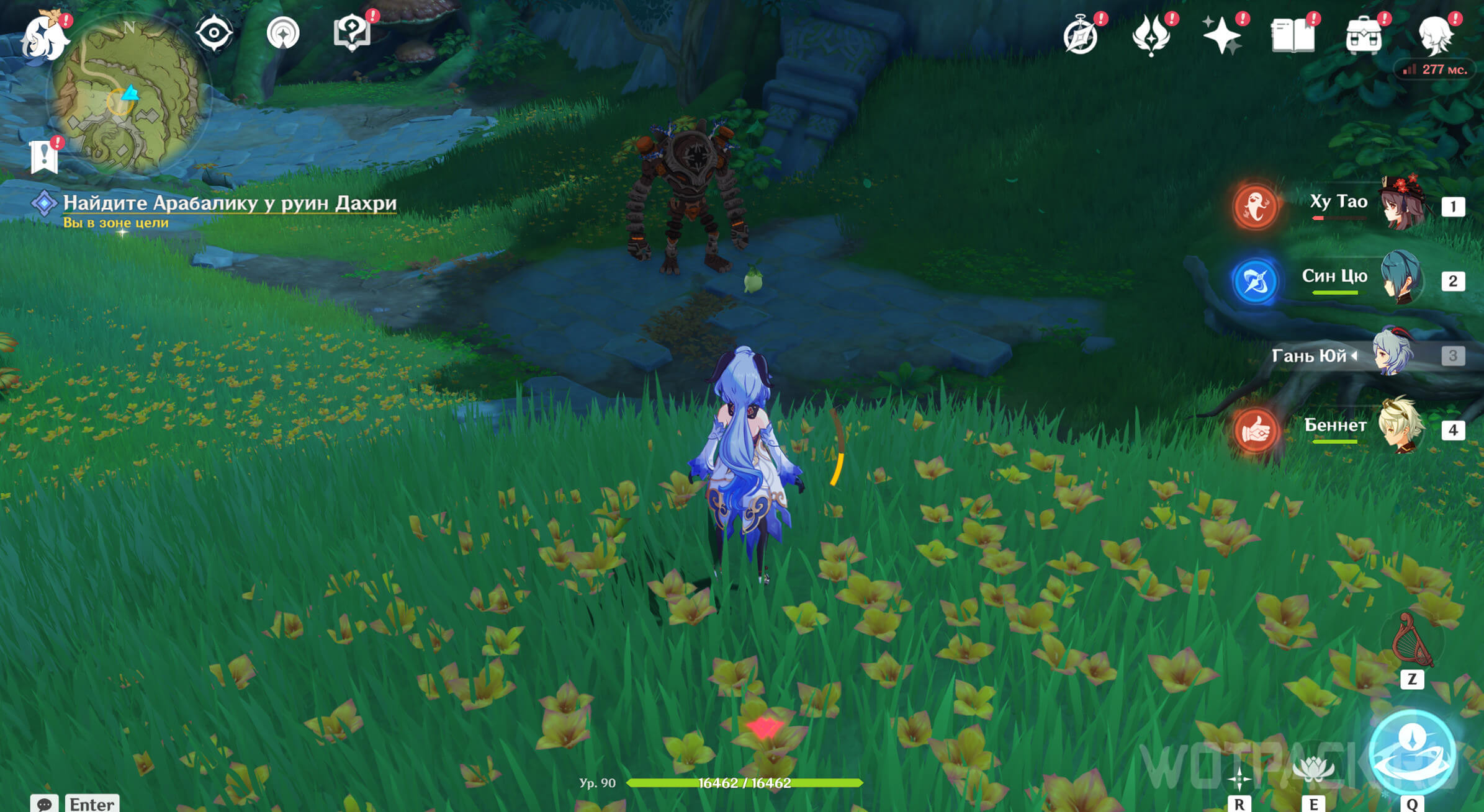Open the chat speech-bubble button
The image size is (1484, 812).
pos(44,804)
